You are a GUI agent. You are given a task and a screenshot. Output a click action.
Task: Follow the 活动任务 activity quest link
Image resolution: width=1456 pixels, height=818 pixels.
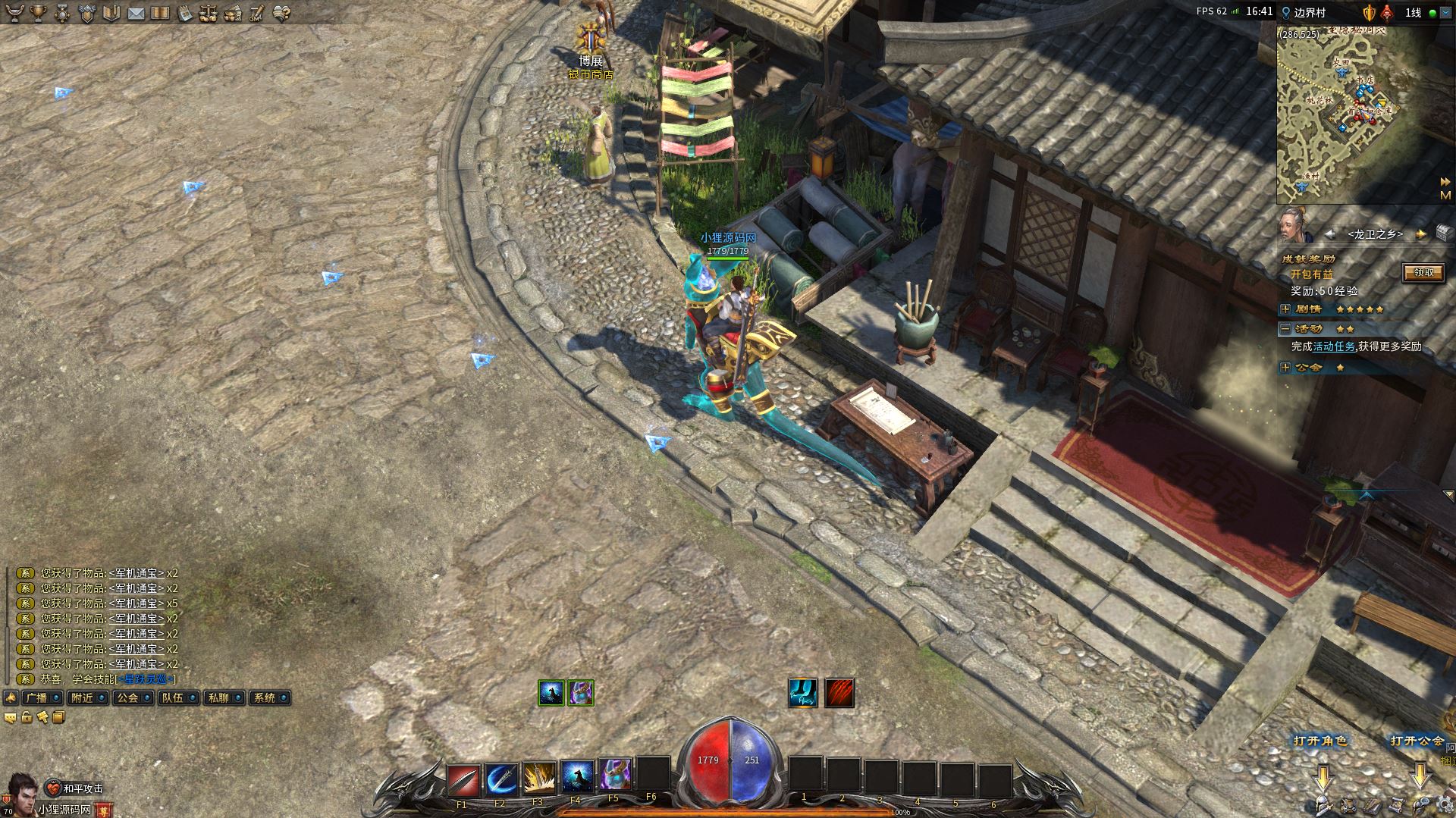pos(1334,346)
